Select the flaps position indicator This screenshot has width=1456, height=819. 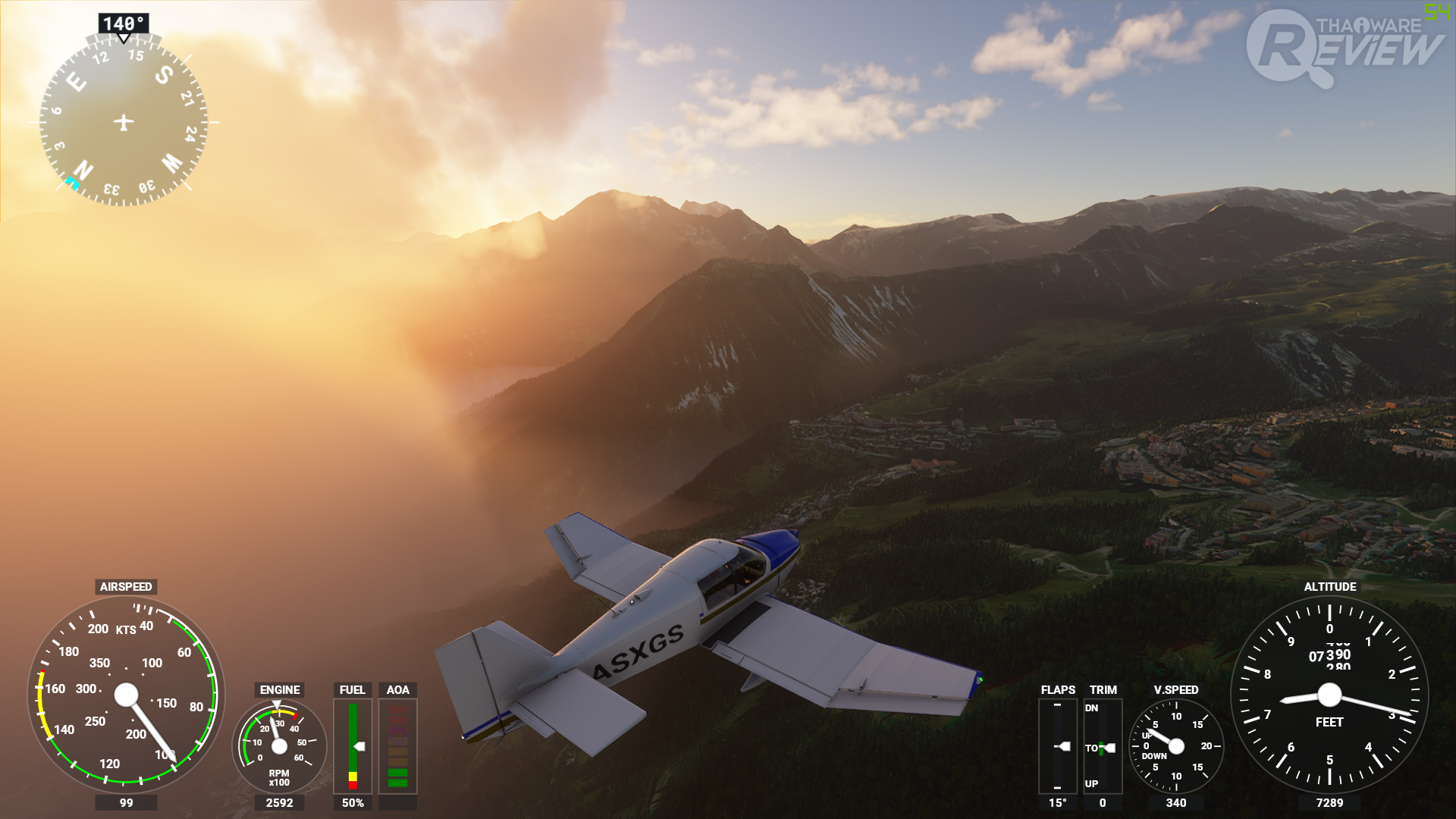1057,746
